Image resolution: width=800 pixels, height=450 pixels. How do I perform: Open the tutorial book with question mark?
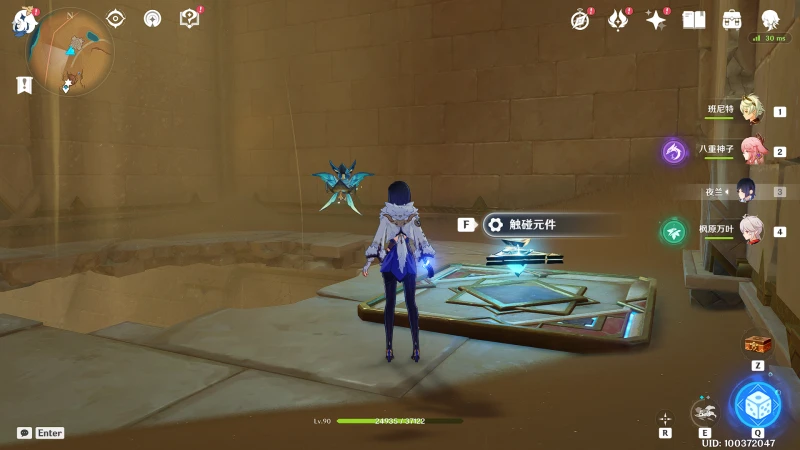pyautogui.click(x=189, y=18)
